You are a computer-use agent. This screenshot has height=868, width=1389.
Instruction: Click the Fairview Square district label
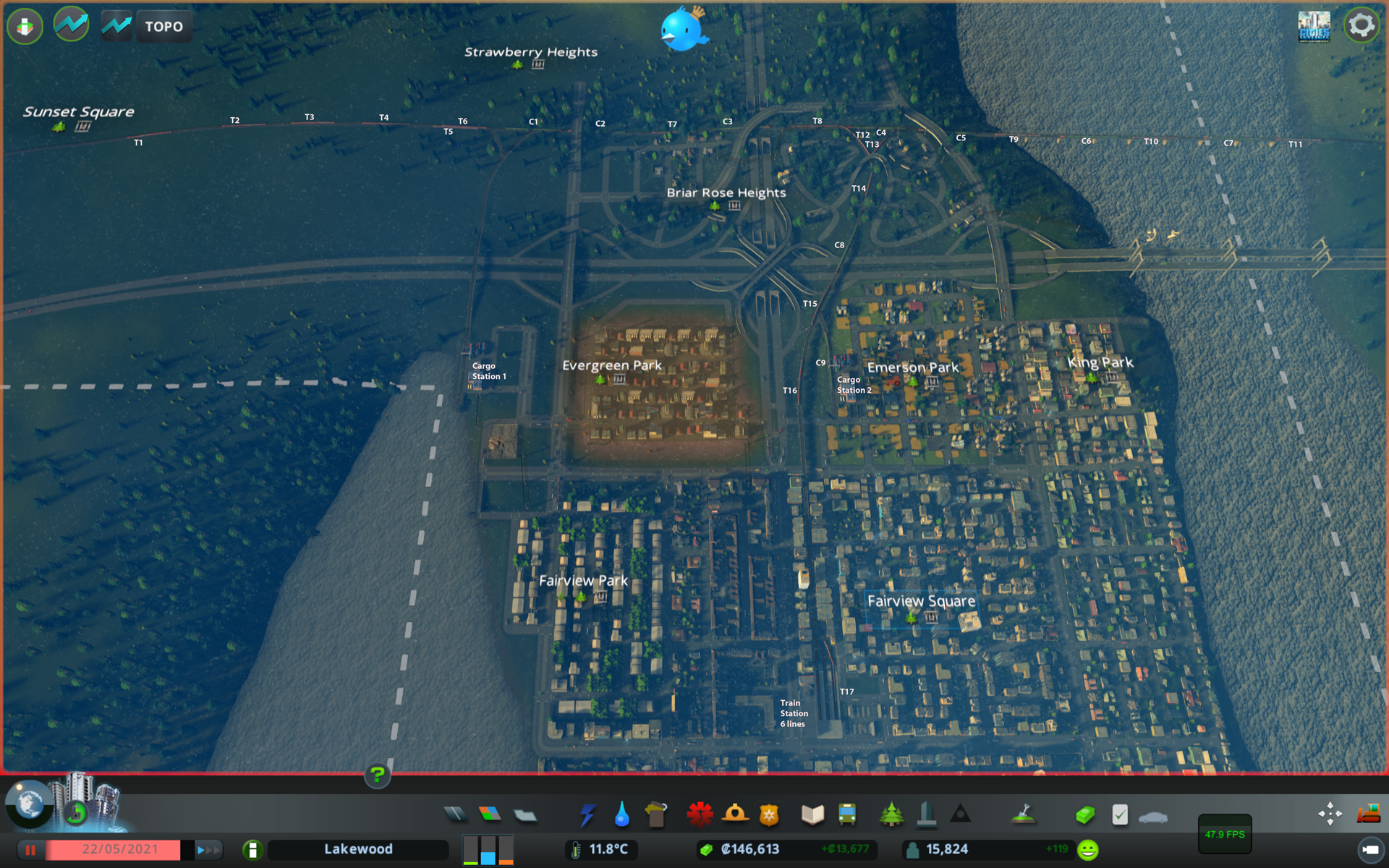point(921,600)
